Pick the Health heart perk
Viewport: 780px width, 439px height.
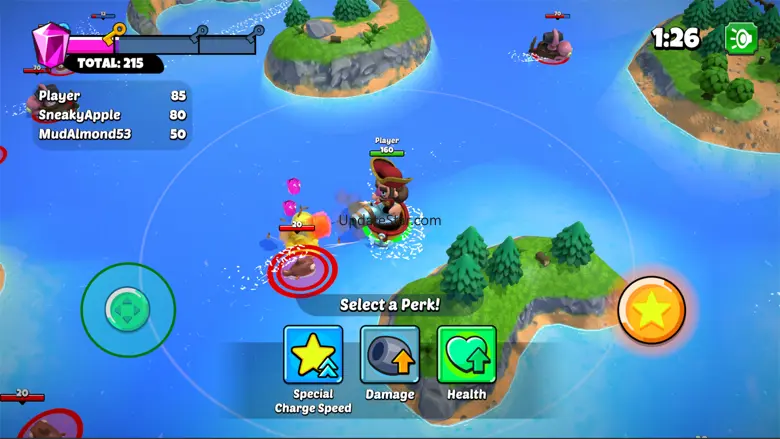tap(466, 355)
